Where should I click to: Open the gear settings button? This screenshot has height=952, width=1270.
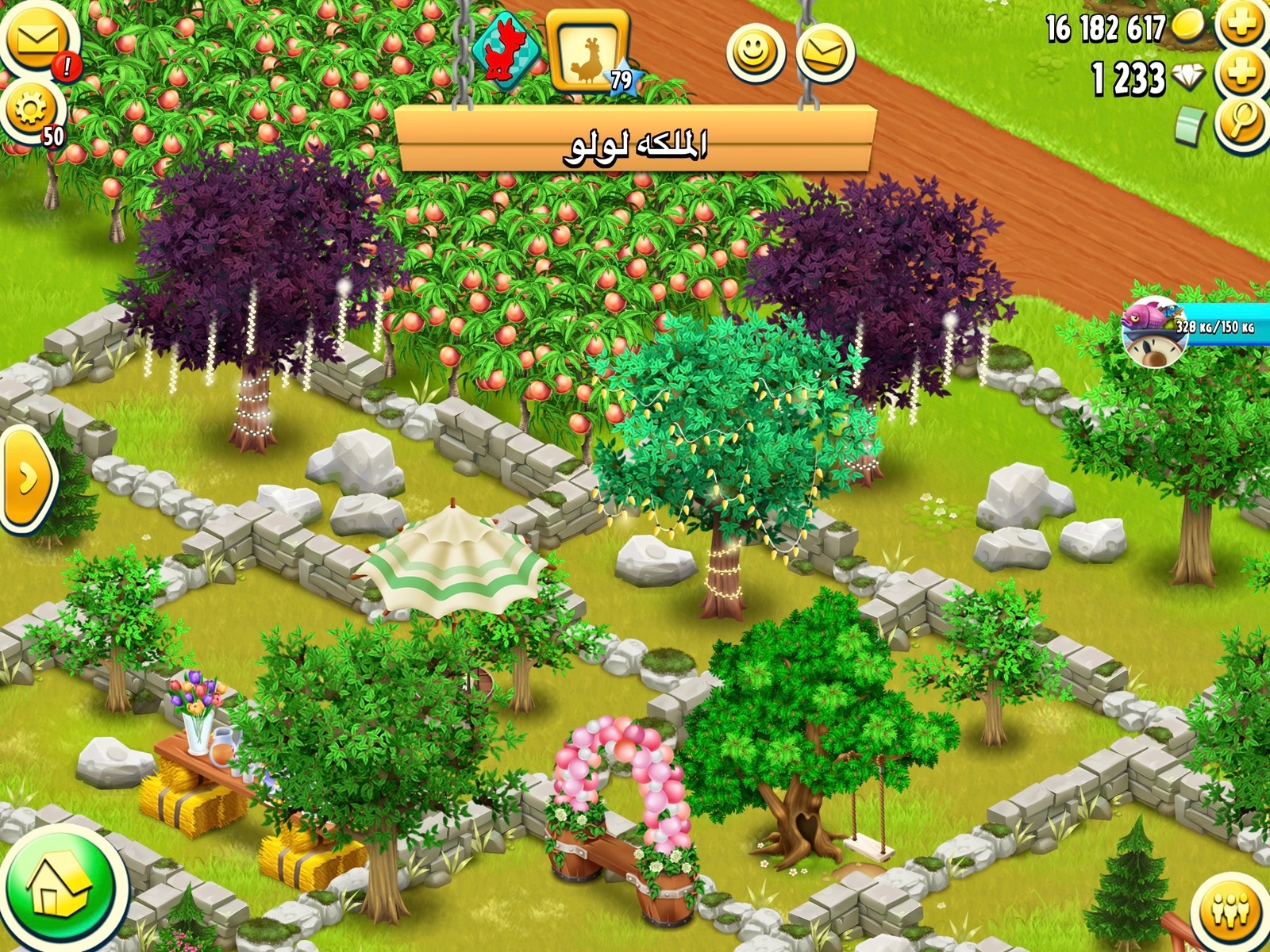[30, 111]
